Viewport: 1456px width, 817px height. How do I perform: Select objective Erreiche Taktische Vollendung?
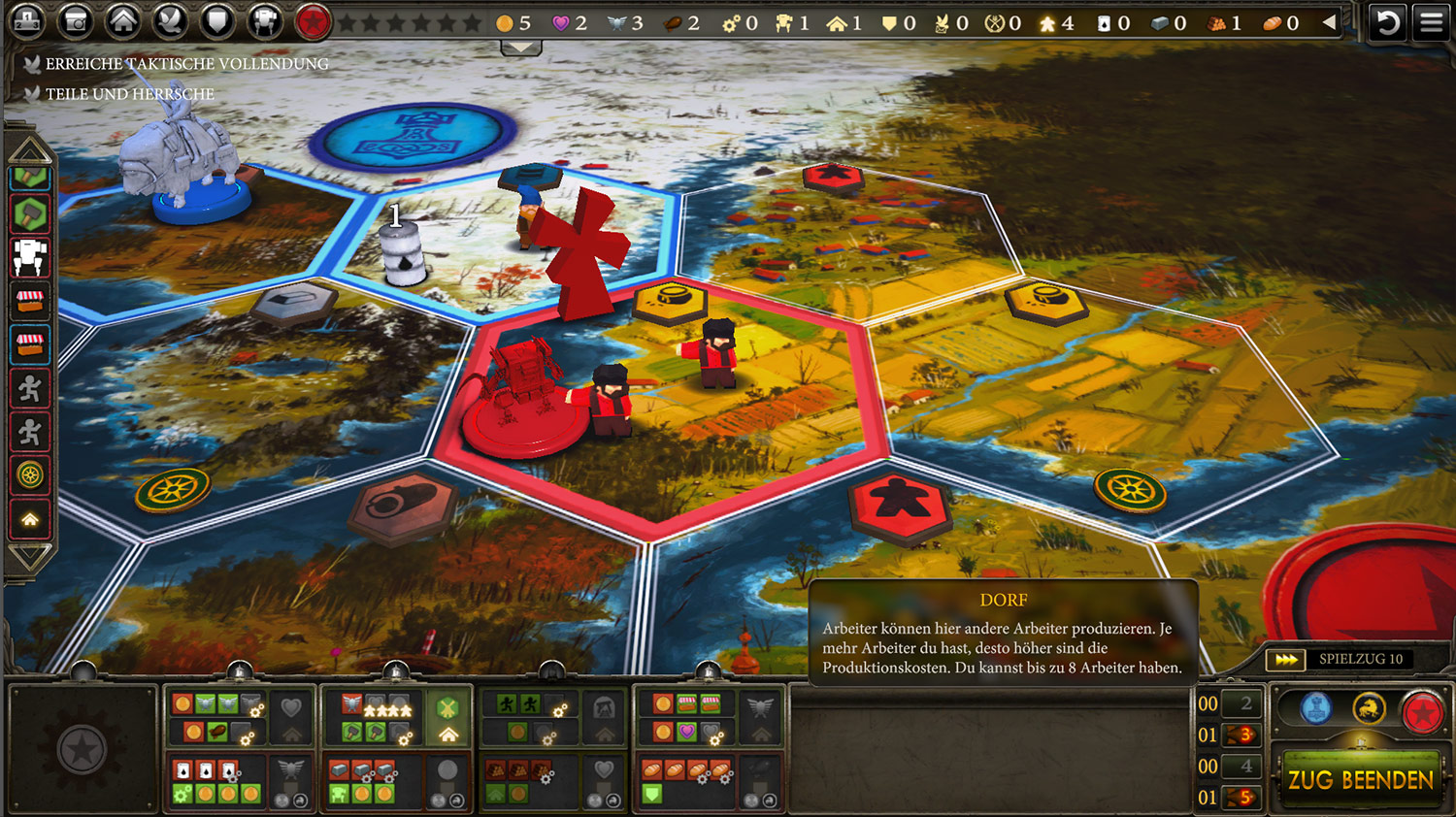(x=186, y=64)
